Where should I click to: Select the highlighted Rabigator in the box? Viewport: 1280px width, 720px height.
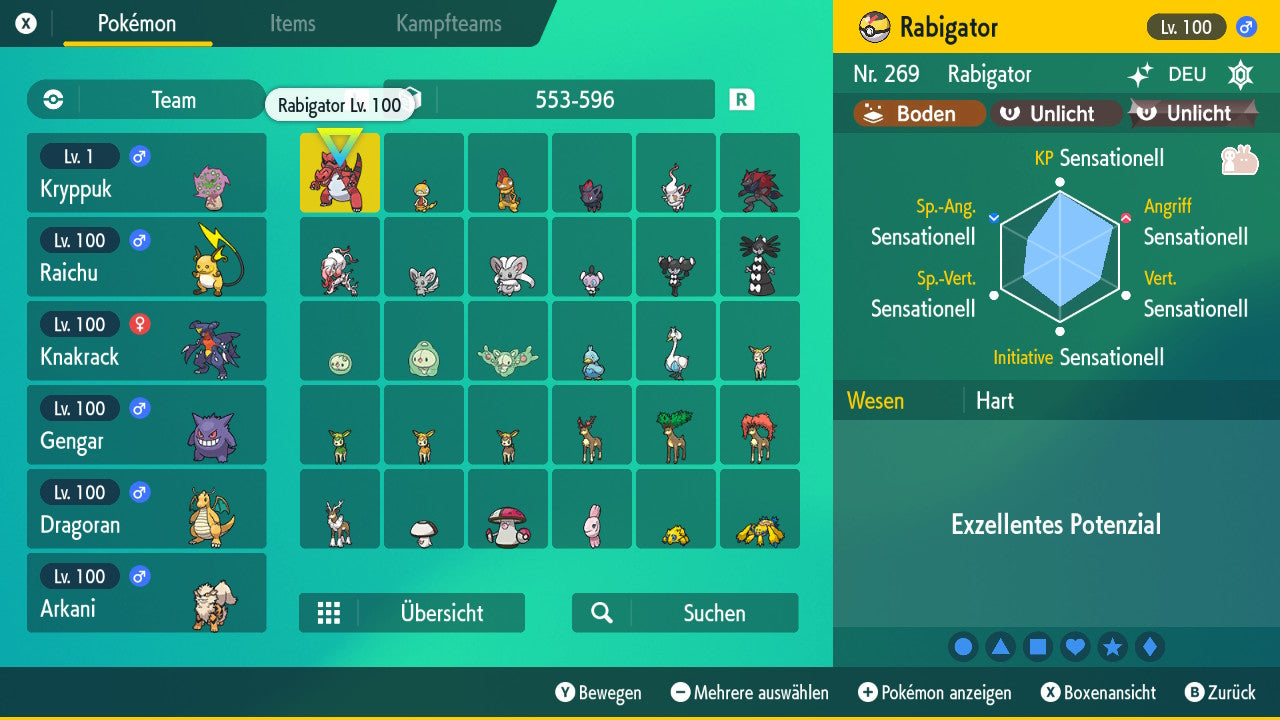(339, 172)
